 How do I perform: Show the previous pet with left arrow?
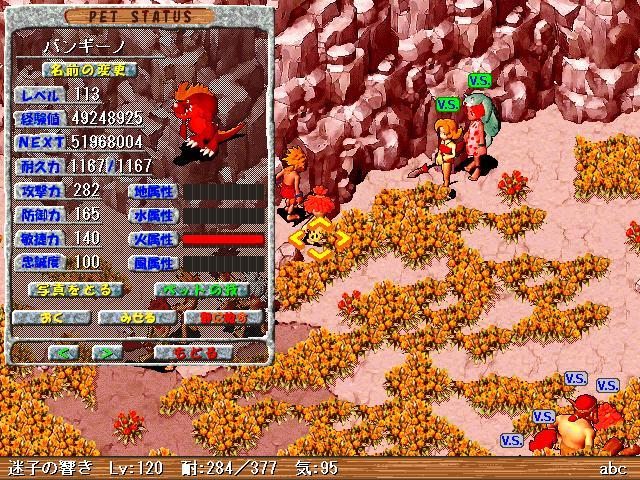click(63, 351)
